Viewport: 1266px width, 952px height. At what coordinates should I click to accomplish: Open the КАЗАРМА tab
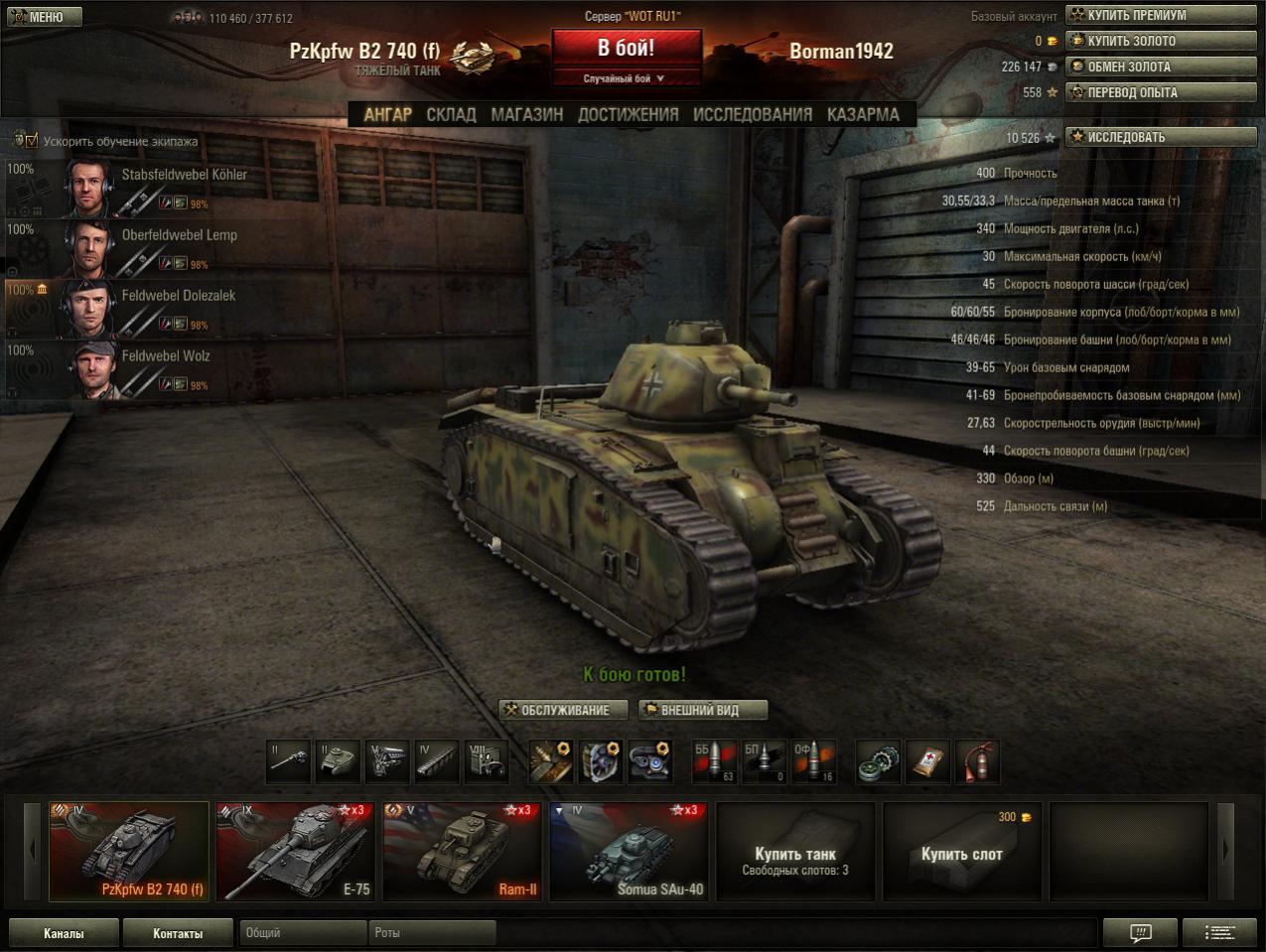(x=863, y=115)
